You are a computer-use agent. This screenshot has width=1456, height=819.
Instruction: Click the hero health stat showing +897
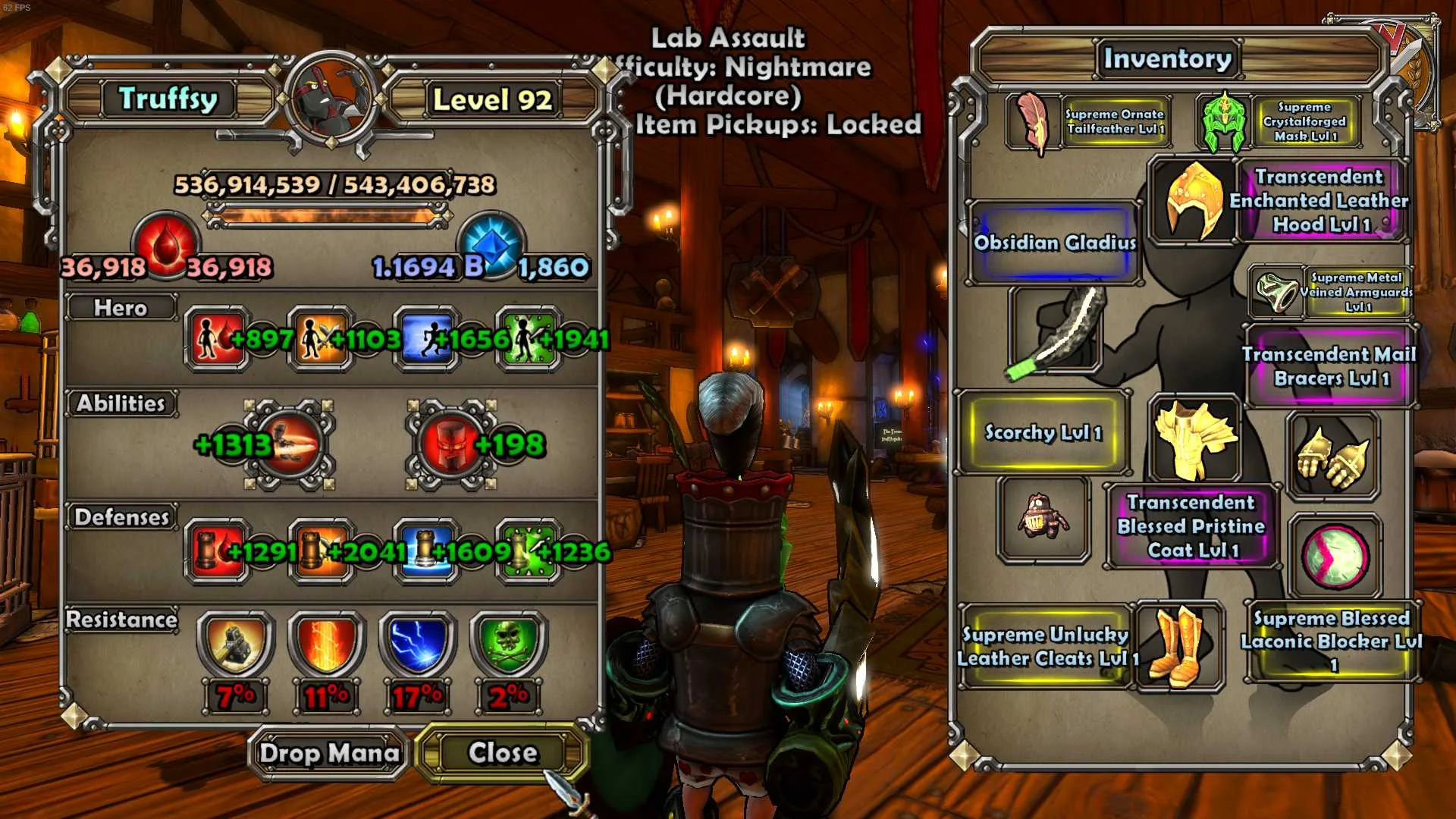click(216, 340)
